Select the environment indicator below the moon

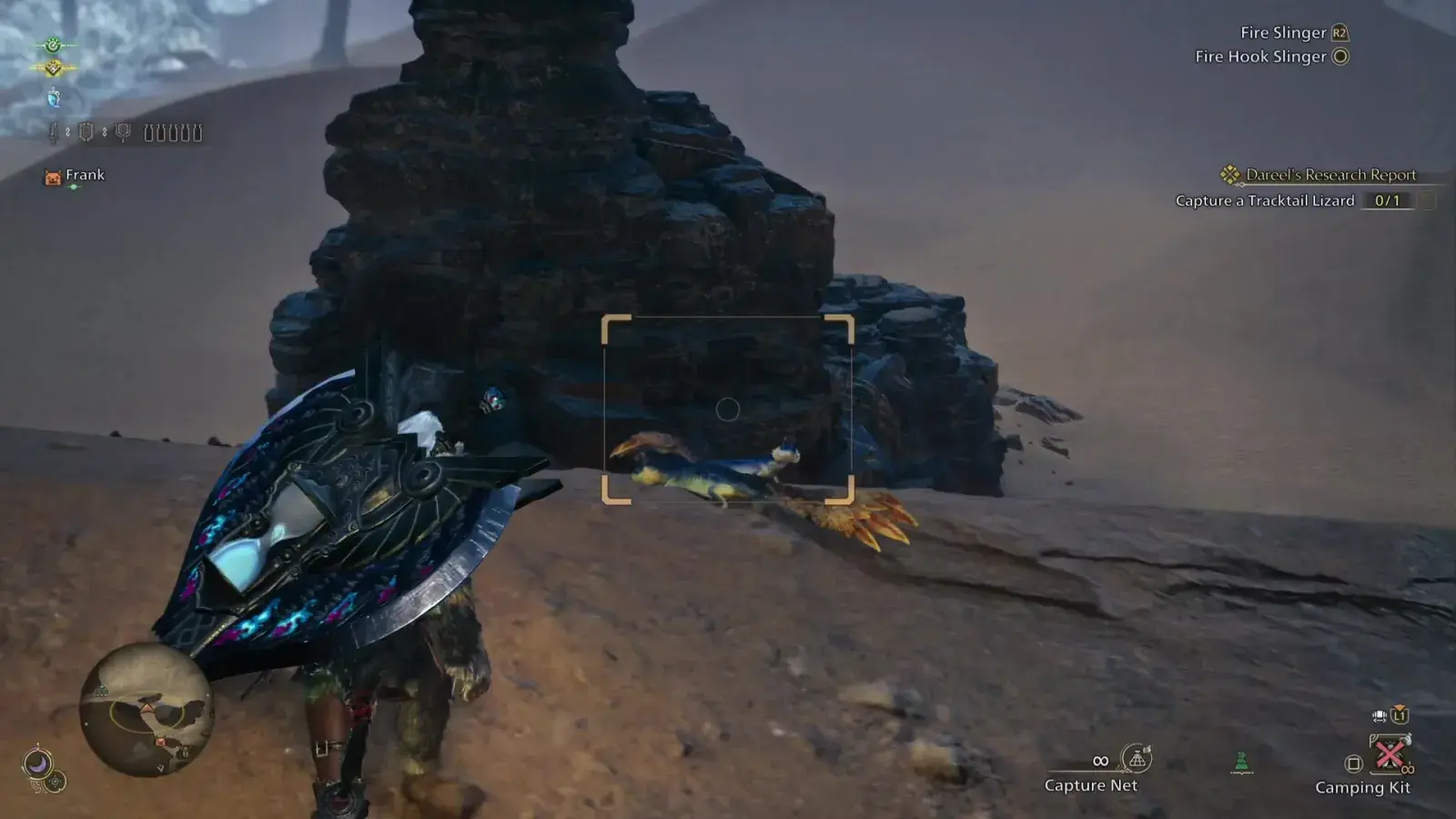point(56,782)
